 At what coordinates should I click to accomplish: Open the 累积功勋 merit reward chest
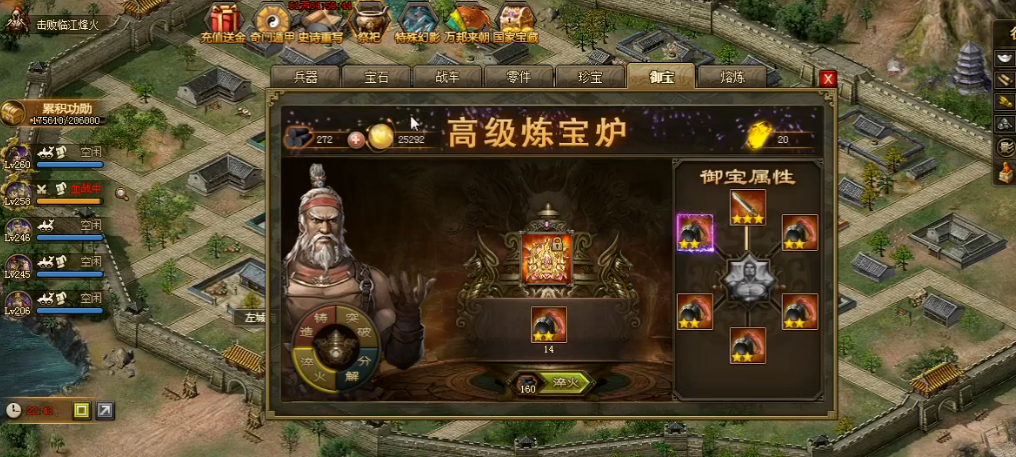click(14, 113)
